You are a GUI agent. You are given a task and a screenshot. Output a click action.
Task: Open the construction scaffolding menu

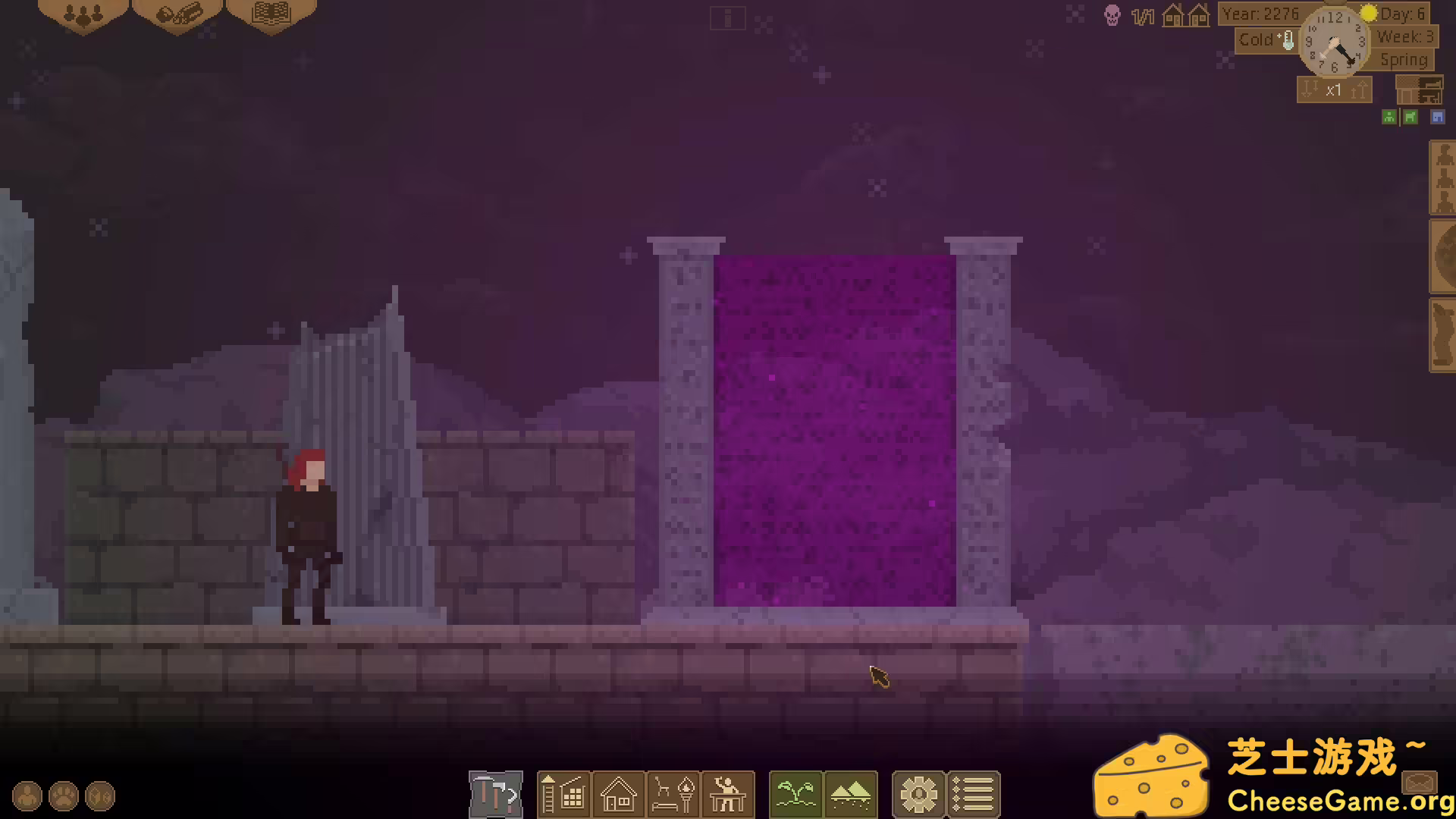(x=564, y=795)
